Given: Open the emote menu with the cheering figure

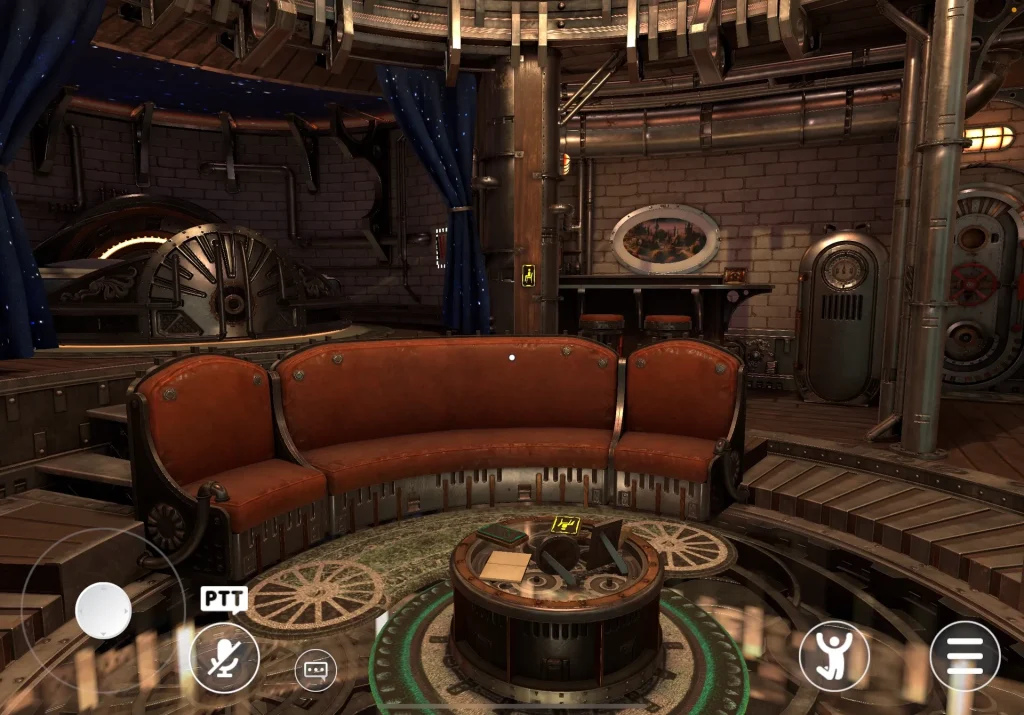Looking at the screenshot, I should (834, 657).
